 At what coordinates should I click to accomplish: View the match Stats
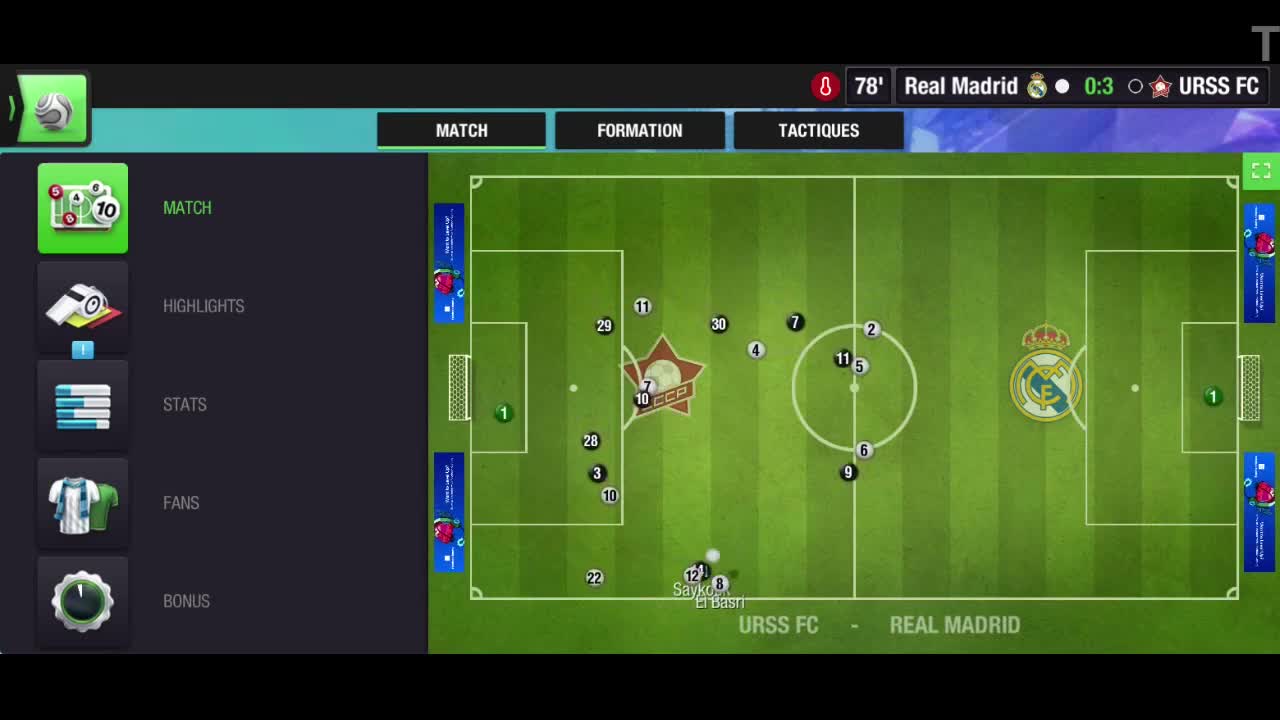(x=83, y=404)
